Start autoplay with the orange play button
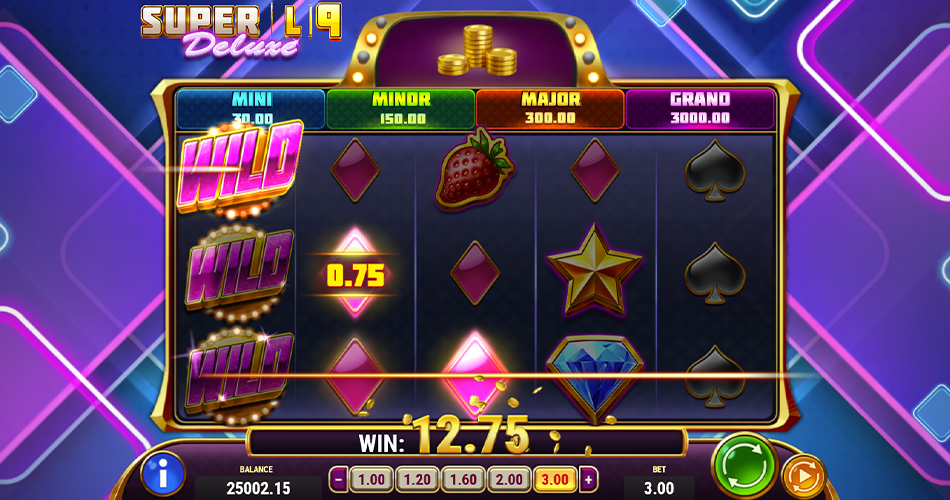 [x=802, y=475]
